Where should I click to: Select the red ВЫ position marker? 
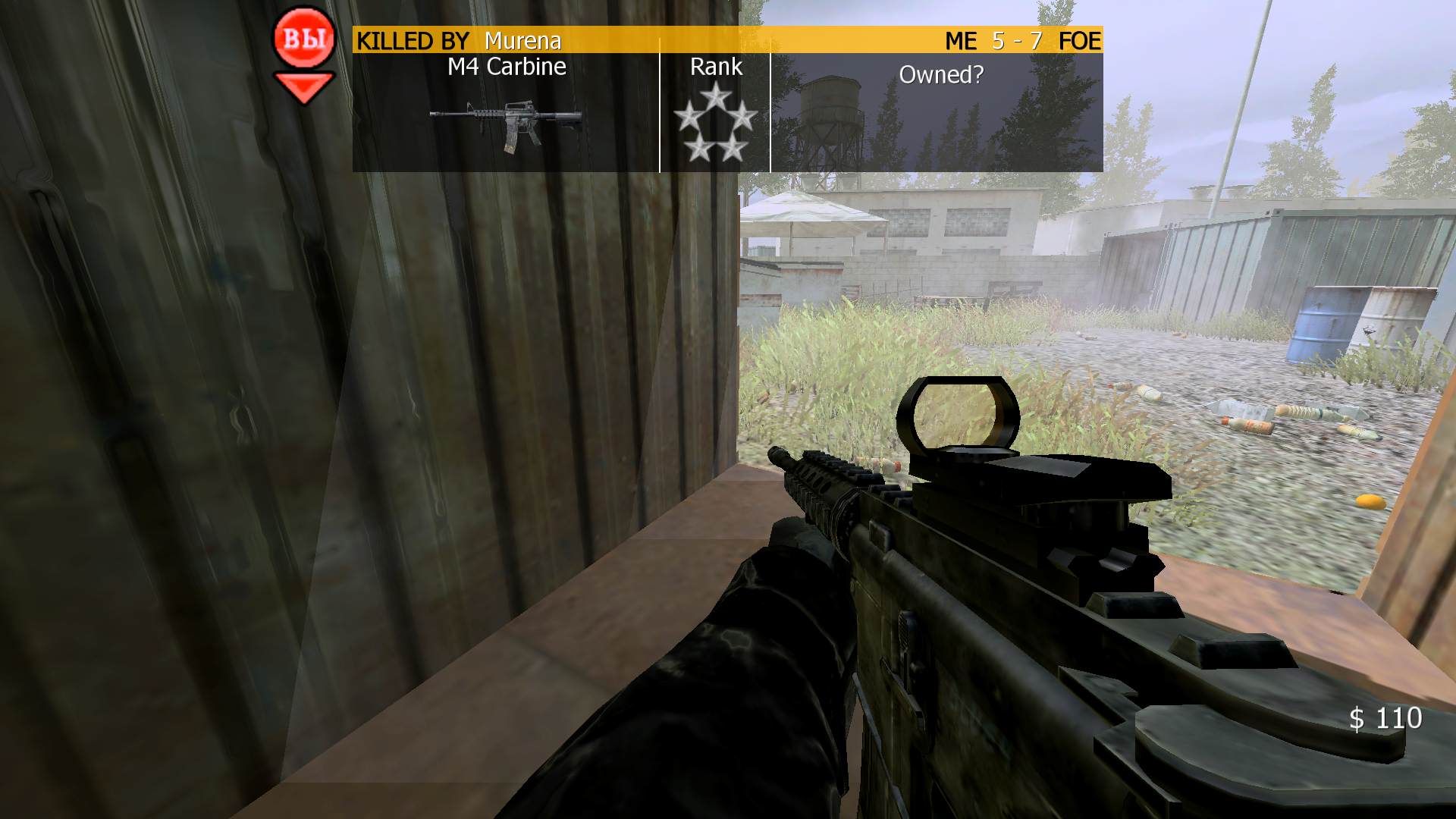coord(306,39)
